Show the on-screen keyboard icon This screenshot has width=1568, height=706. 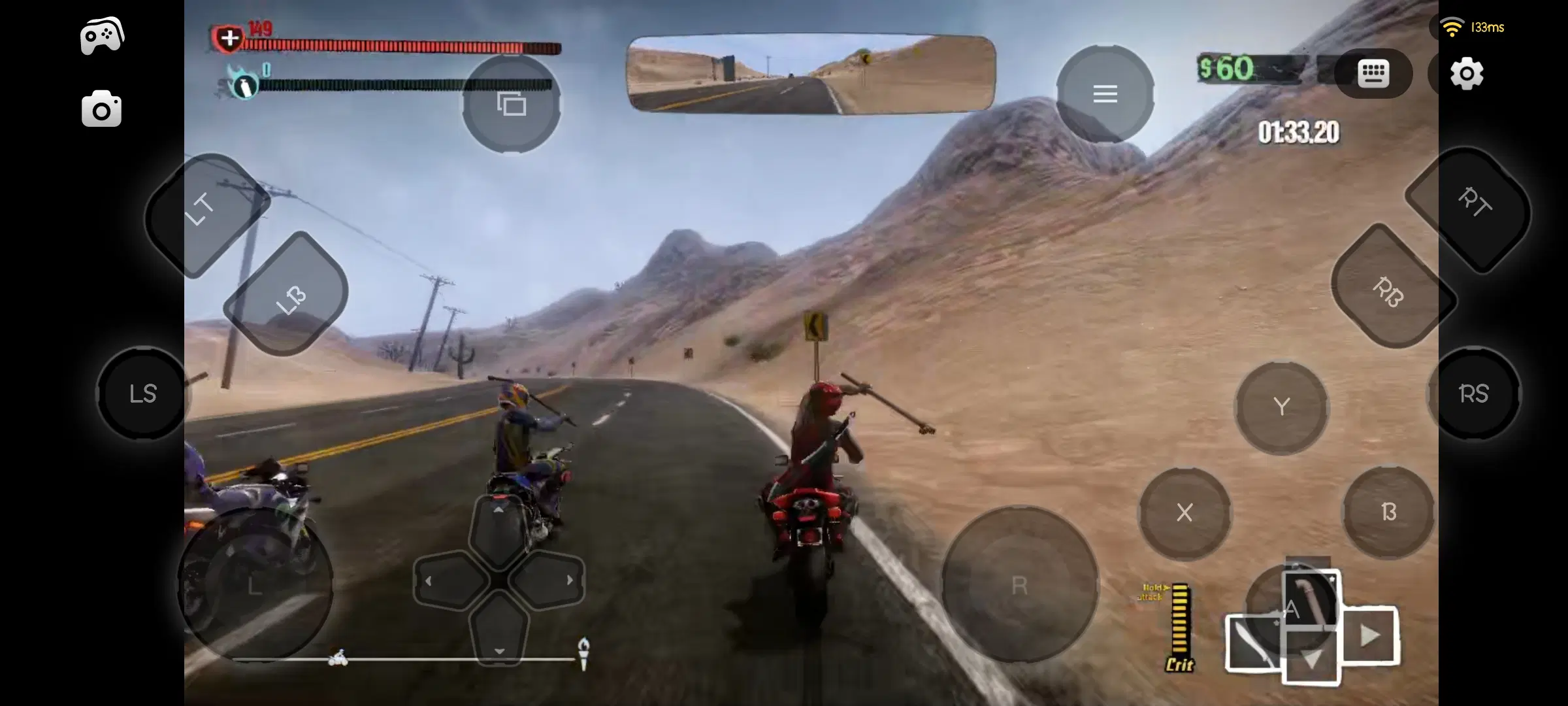(x=1374, y=73)
